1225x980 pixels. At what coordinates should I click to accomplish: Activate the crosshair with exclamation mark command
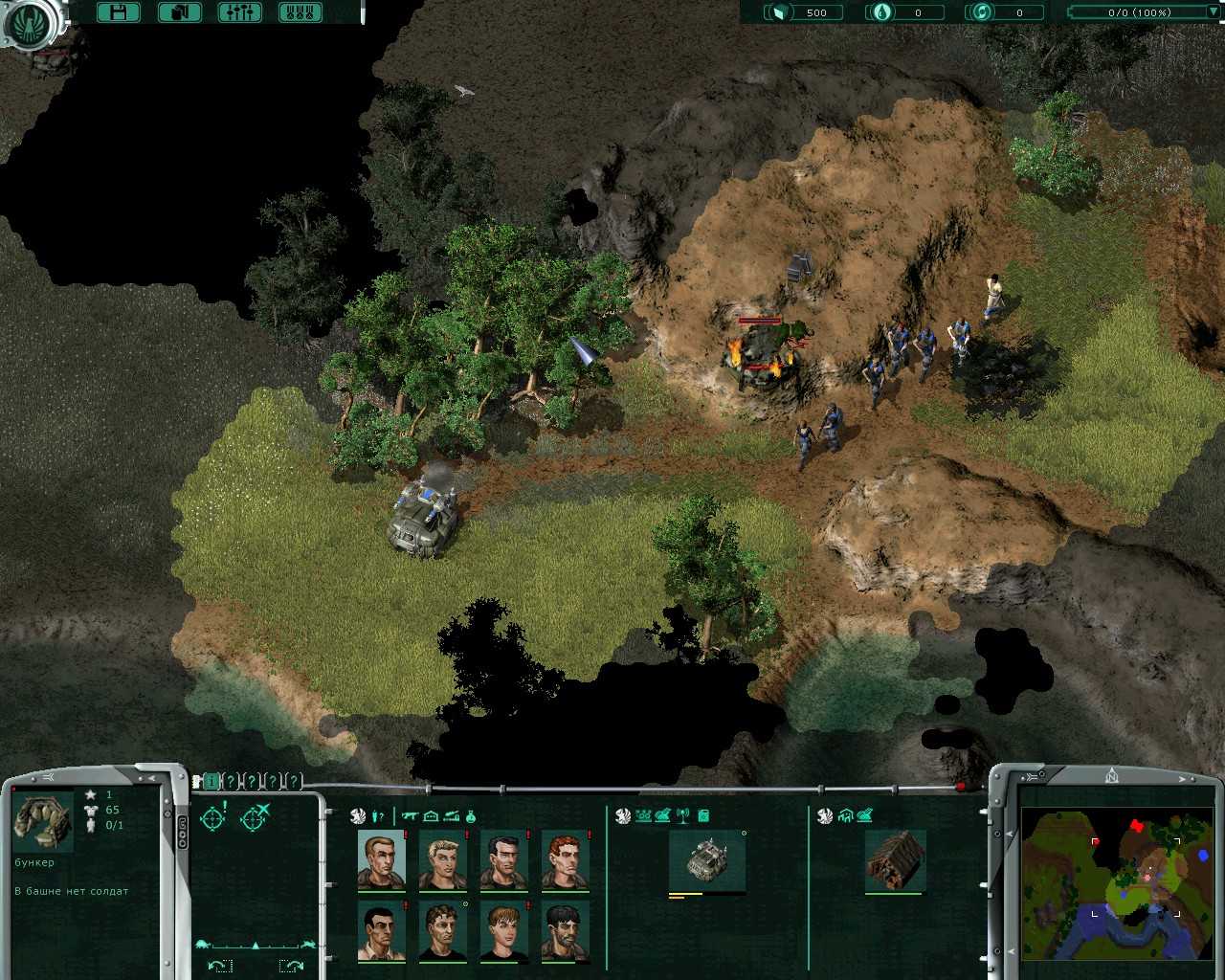pos(213,817)
